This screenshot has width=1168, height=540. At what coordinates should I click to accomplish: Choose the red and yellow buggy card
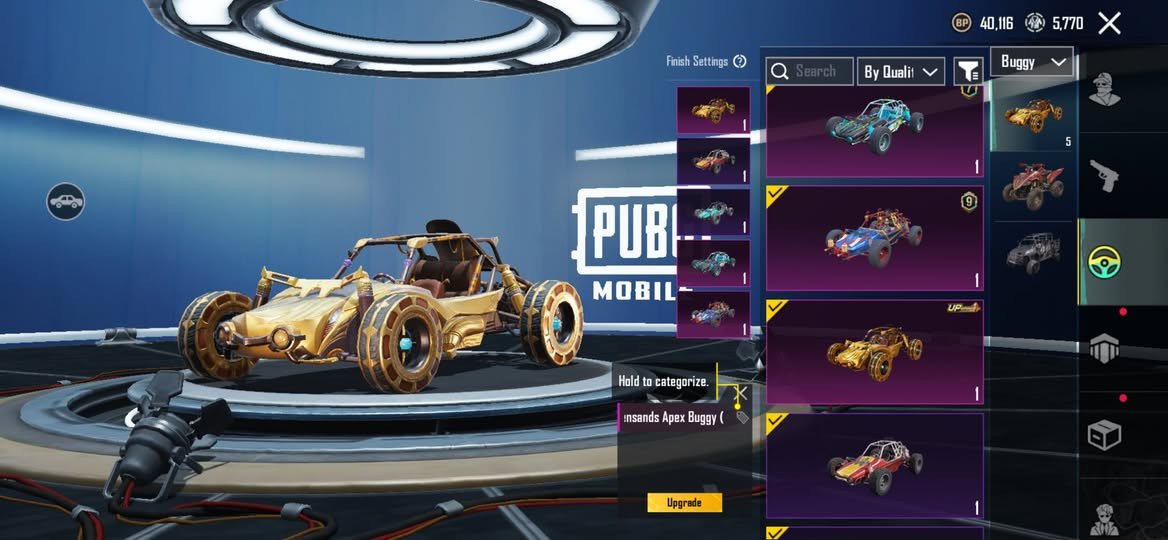[874, 465]
